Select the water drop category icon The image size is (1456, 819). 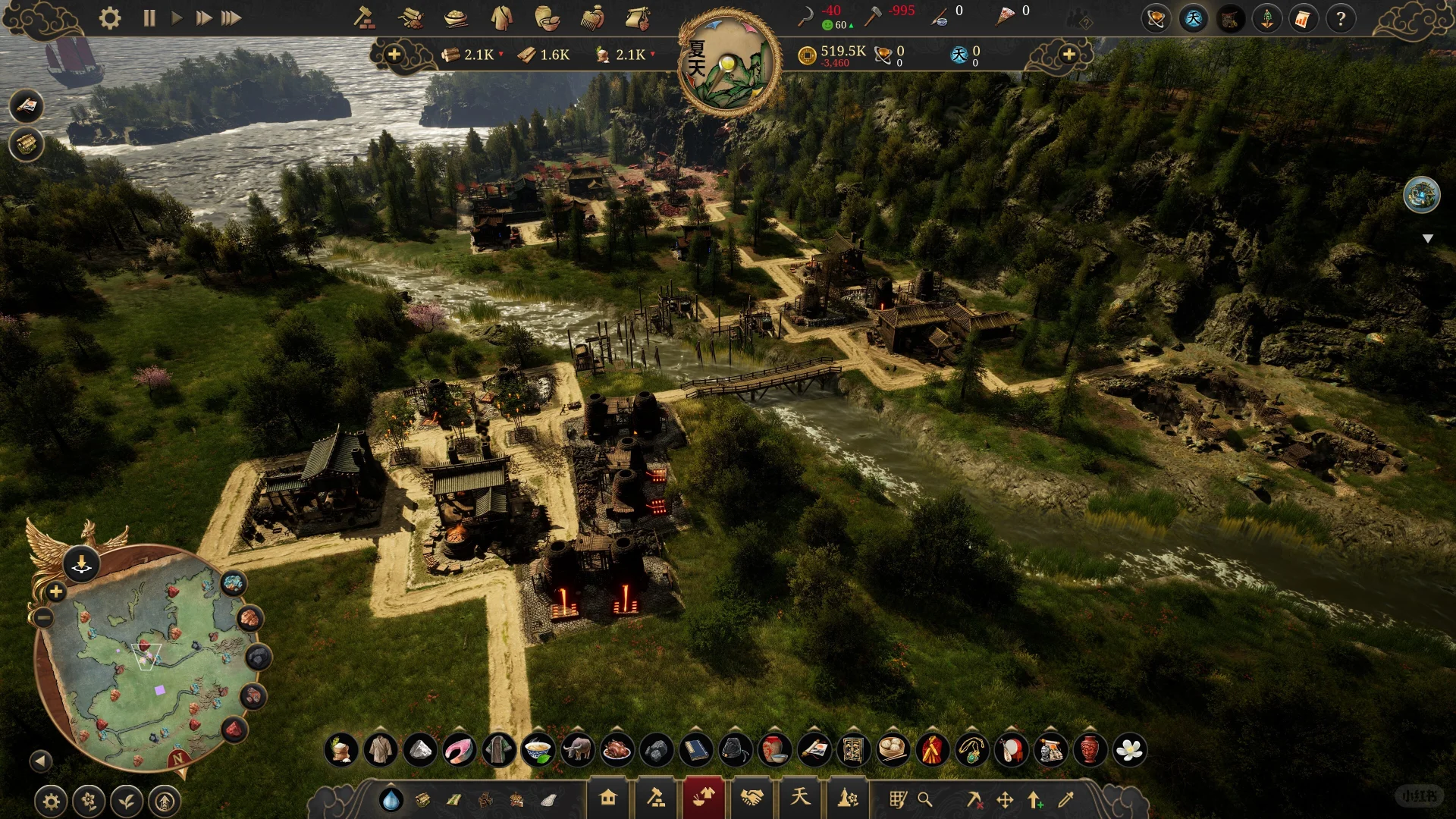point(391,799)
